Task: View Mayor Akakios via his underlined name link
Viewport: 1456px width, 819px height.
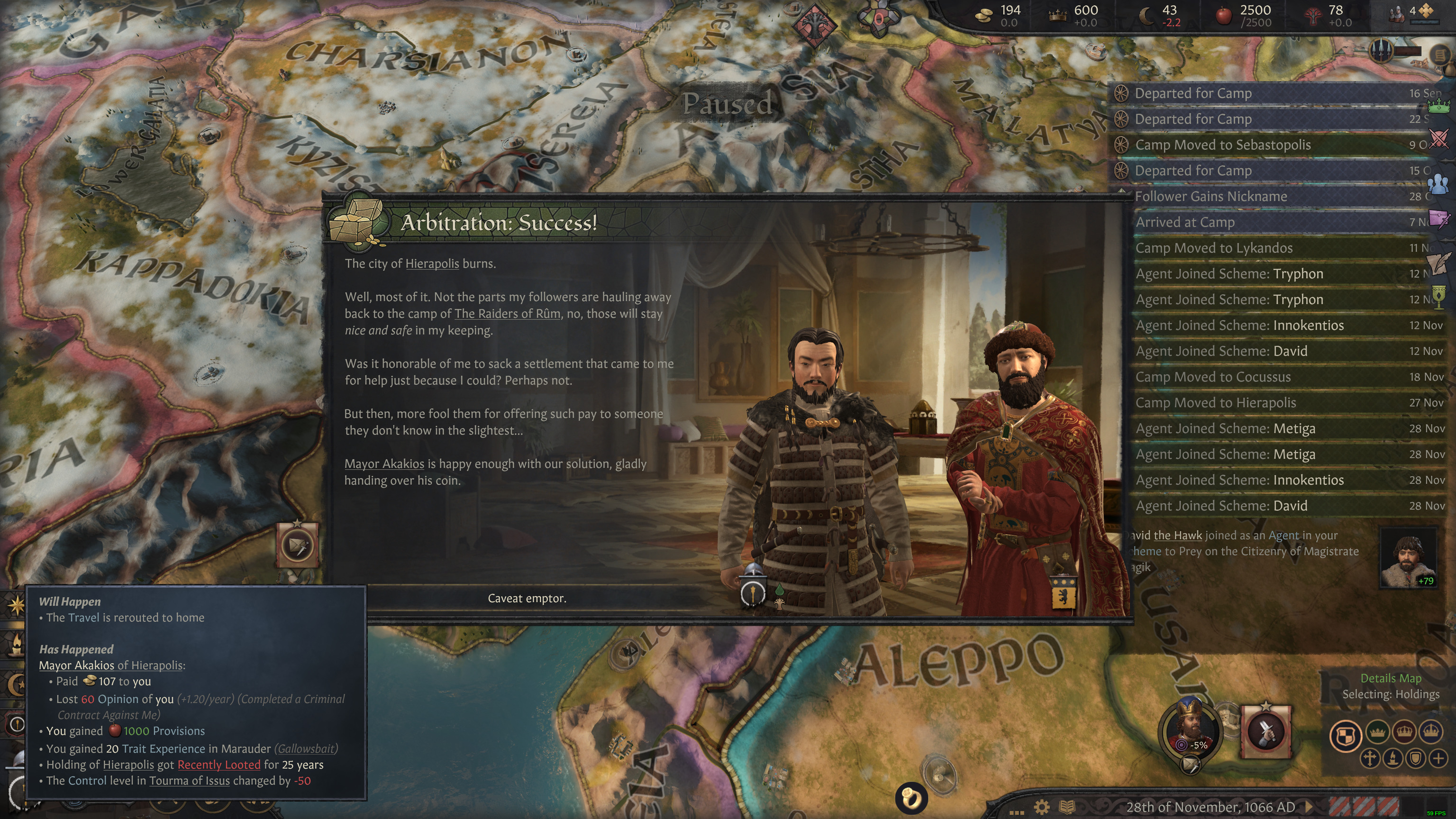Action: tap(384, 464)
